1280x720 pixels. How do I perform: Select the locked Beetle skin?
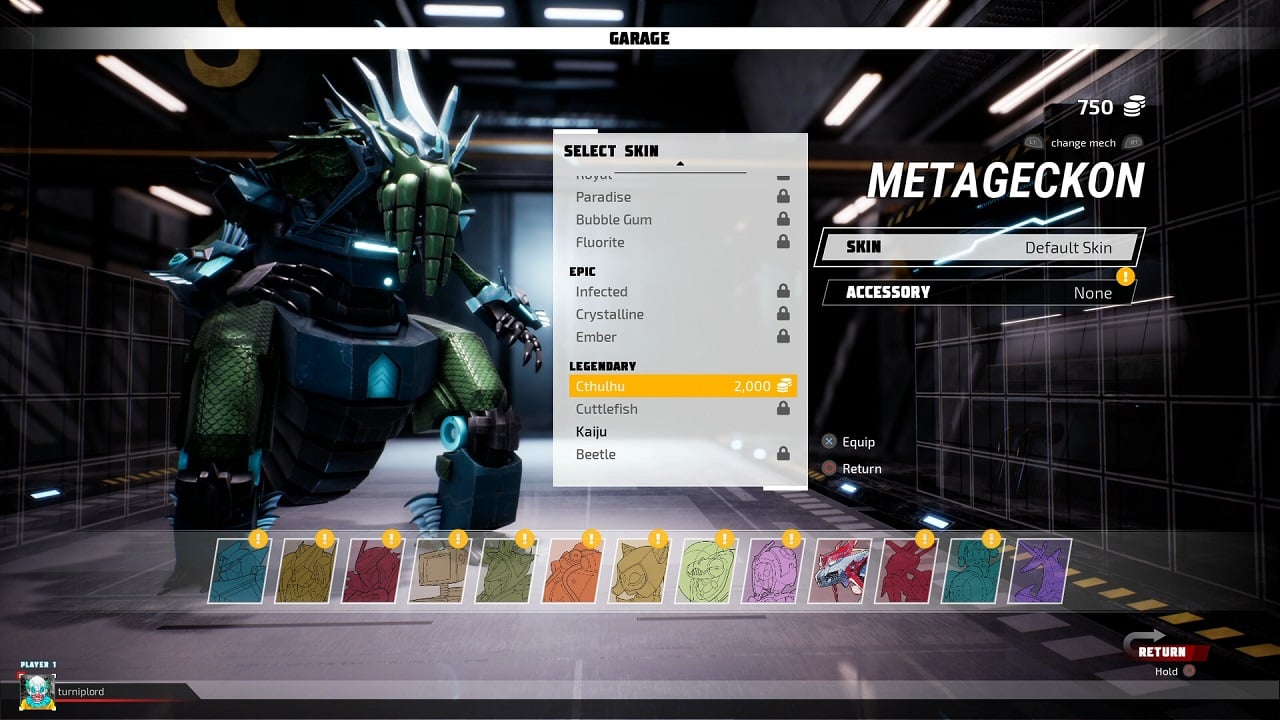click(x=682, y=454)
